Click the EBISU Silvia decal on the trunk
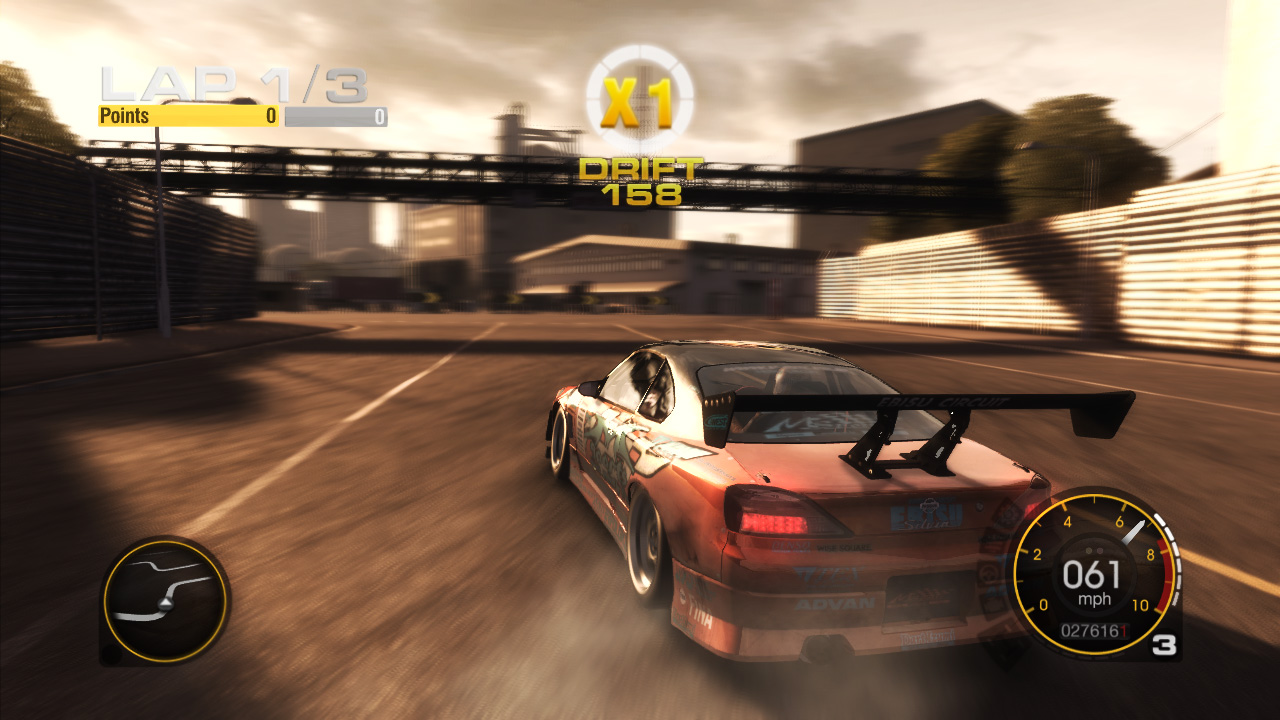 [925, 515]
